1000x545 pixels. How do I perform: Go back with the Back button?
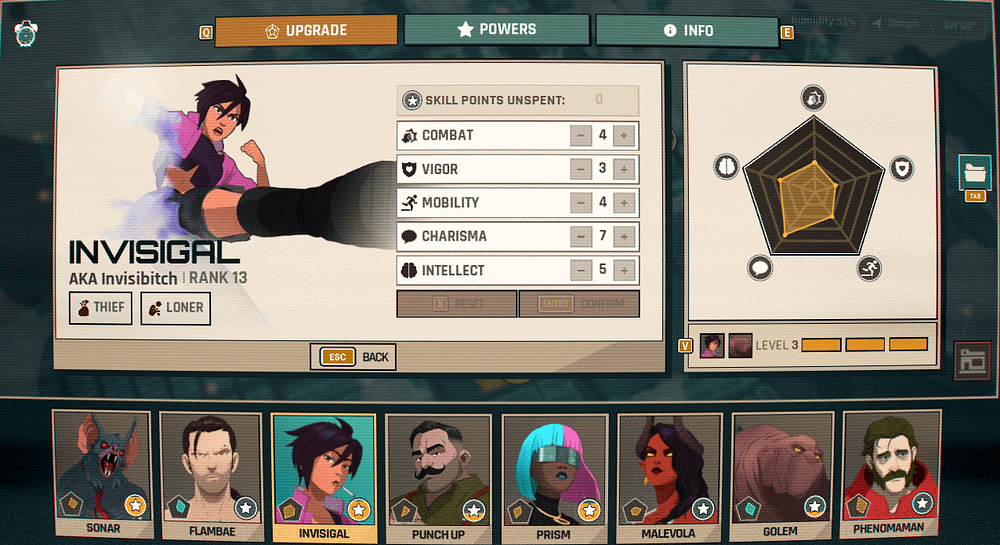coord(354,357)
